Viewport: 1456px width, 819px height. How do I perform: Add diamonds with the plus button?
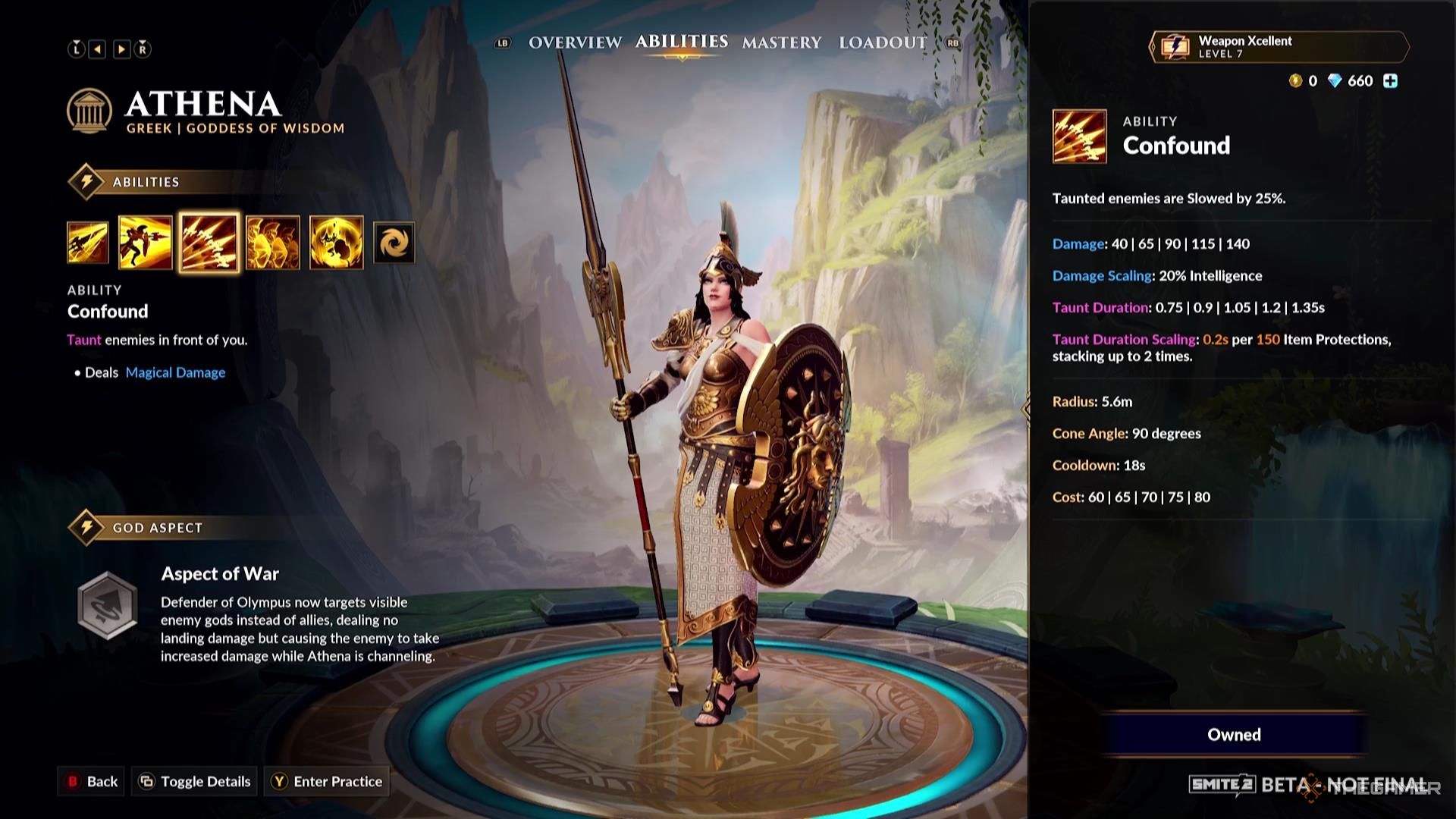pos(1390,81)
